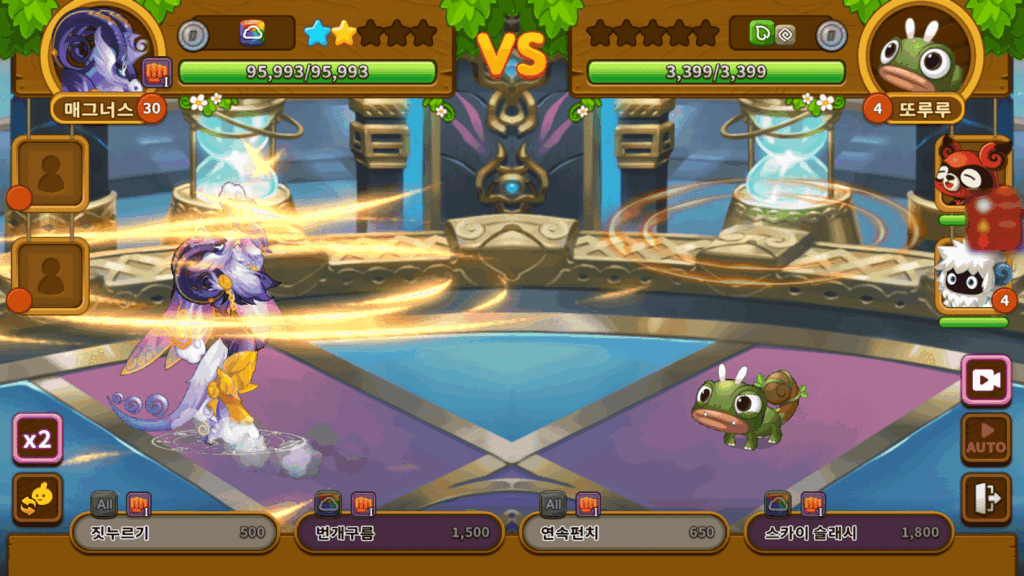Exit the battle via the door icon

(x=985, y=498)
